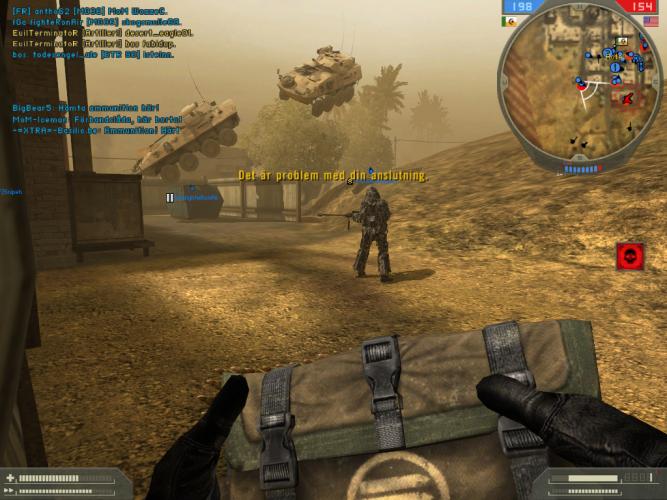Click the circular minimap

(580, 85)
